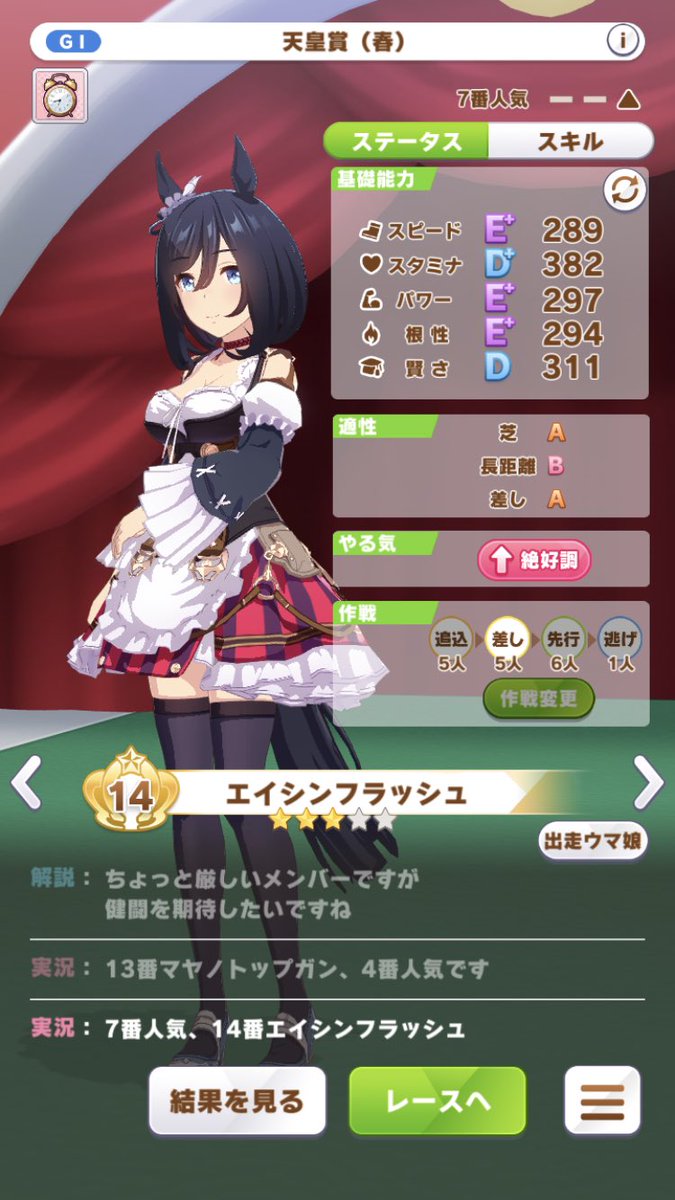Show the next runner with right arrow
Image resolution: width=675 pixels, height=1200 pixels.
click(x=648, y=782)
